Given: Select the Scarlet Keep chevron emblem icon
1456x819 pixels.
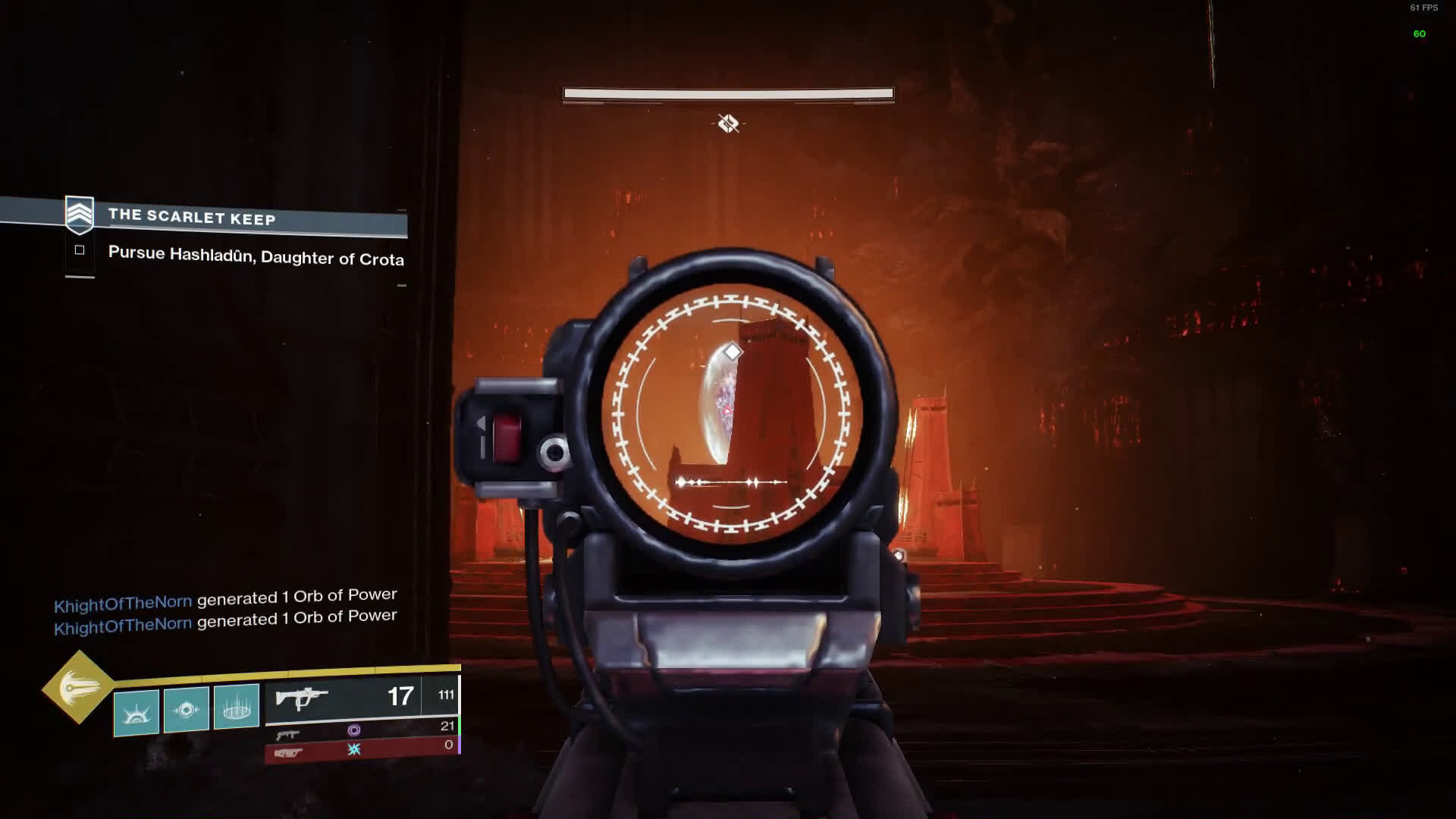Looking at the screenshot, I should coord(80,214).
